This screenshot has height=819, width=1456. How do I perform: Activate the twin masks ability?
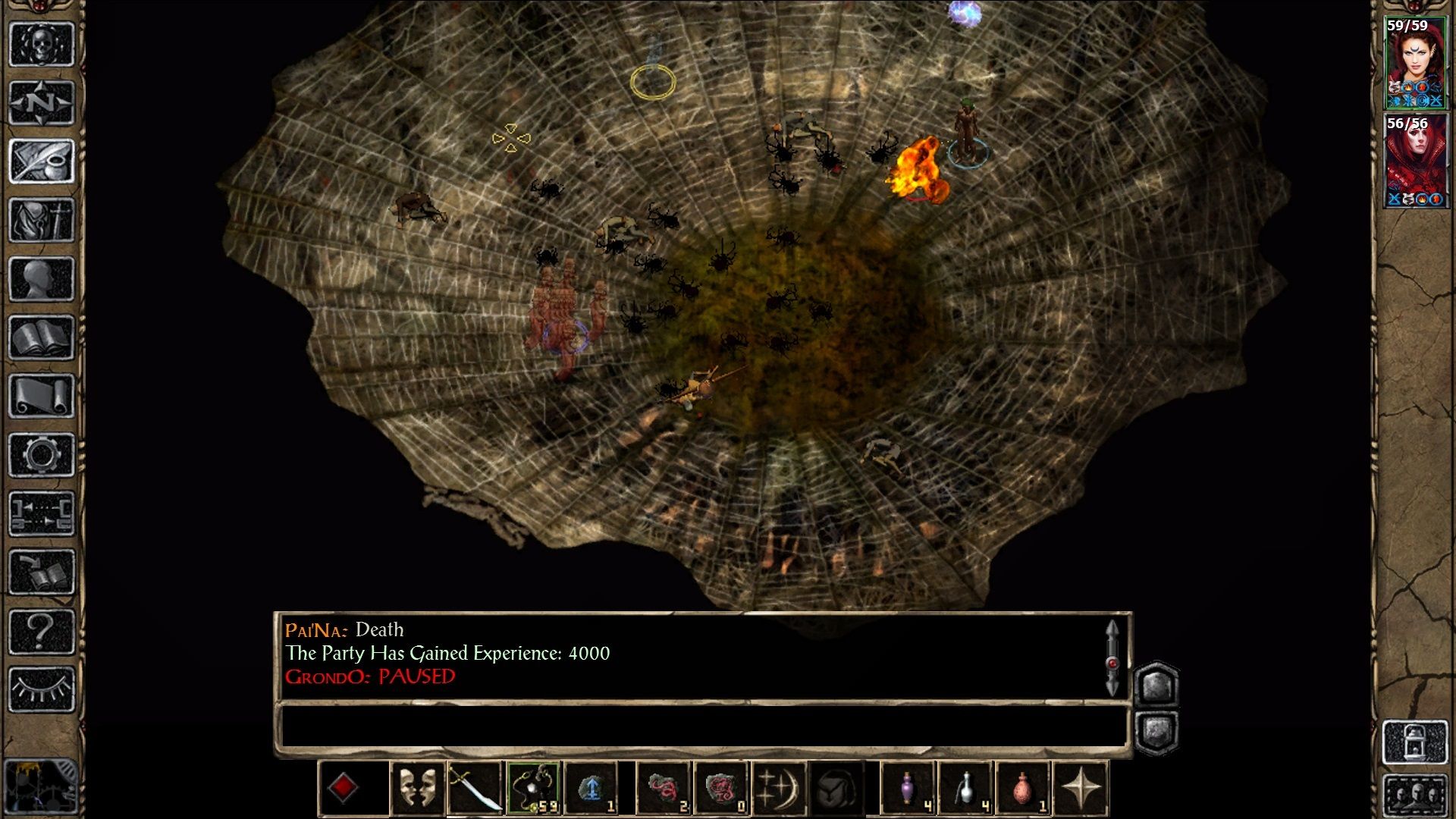(x=417, y=788)
